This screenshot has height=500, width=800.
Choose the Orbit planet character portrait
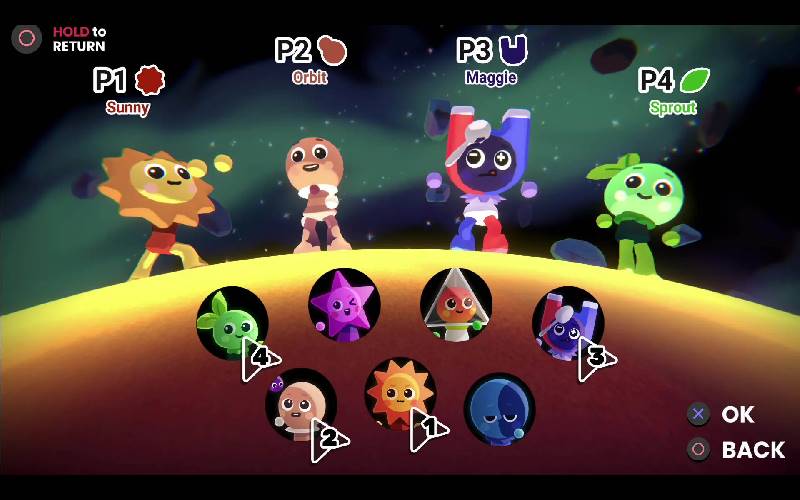tap(300, 403)
